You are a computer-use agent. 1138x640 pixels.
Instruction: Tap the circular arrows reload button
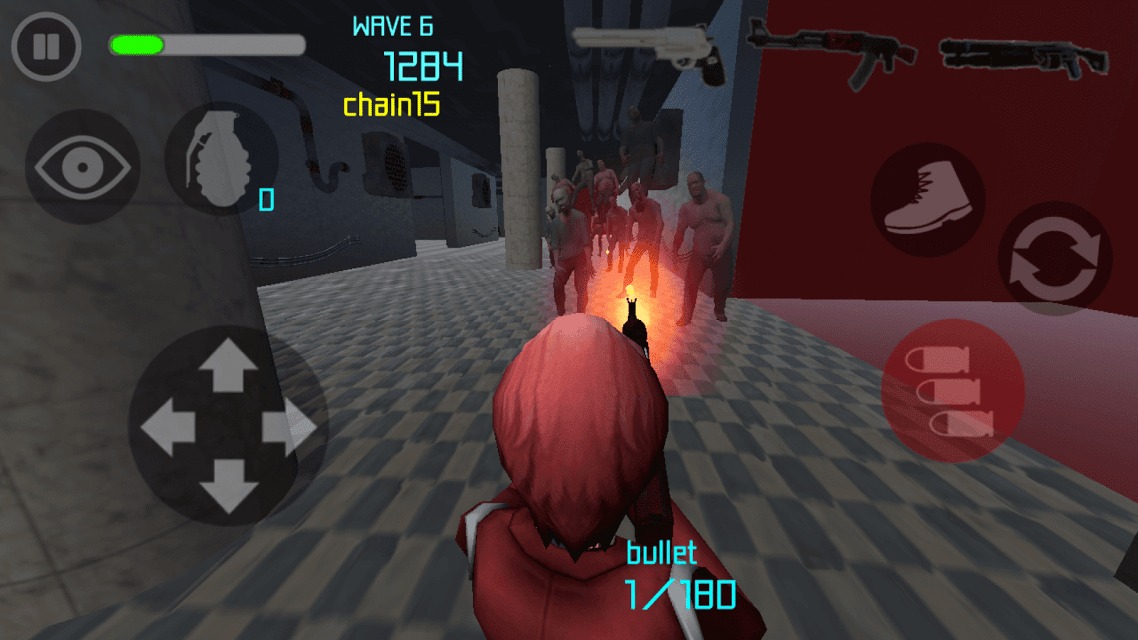(x=1054, y=259)
